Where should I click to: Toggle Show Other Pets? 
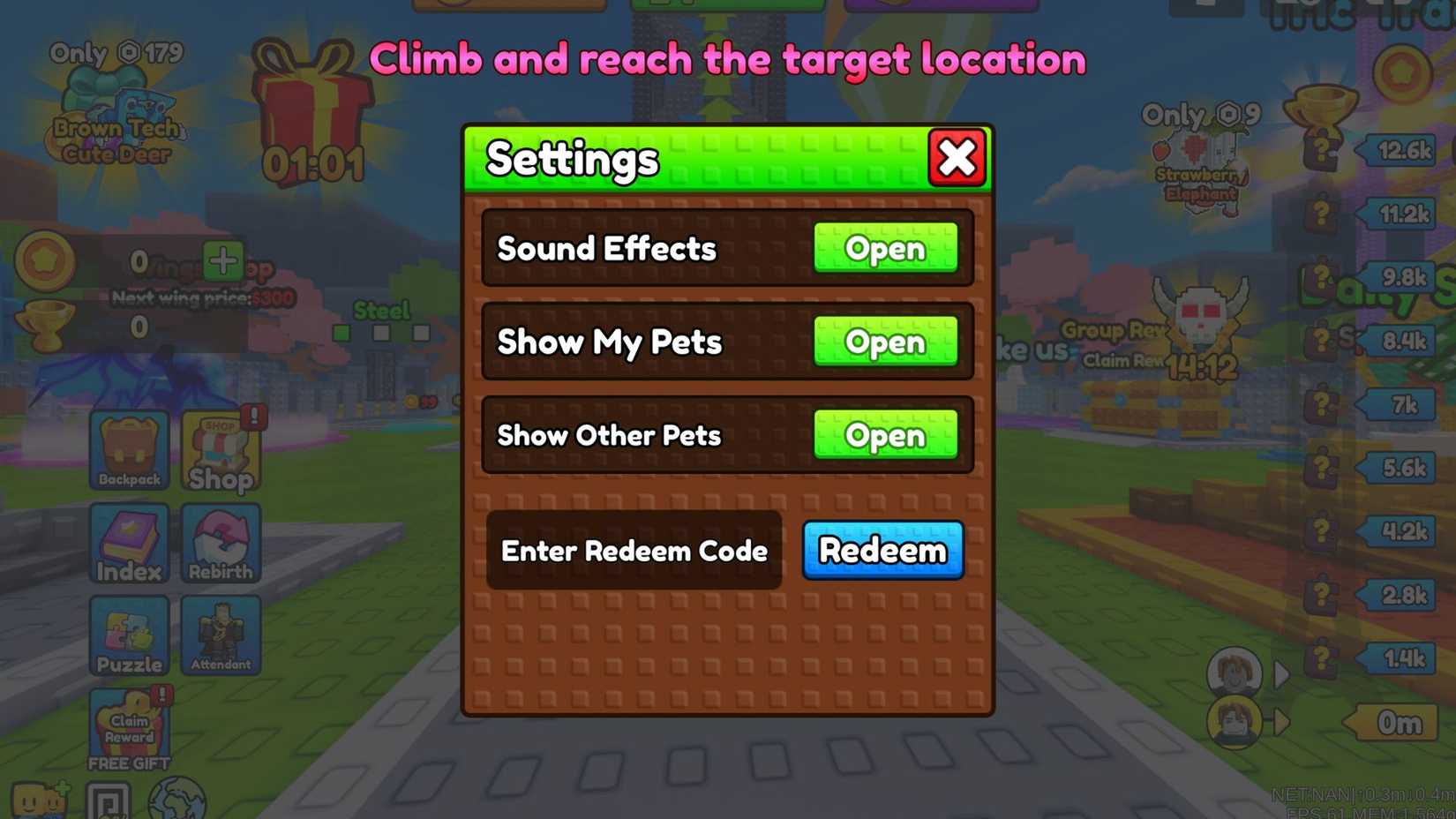pos(886,435)
